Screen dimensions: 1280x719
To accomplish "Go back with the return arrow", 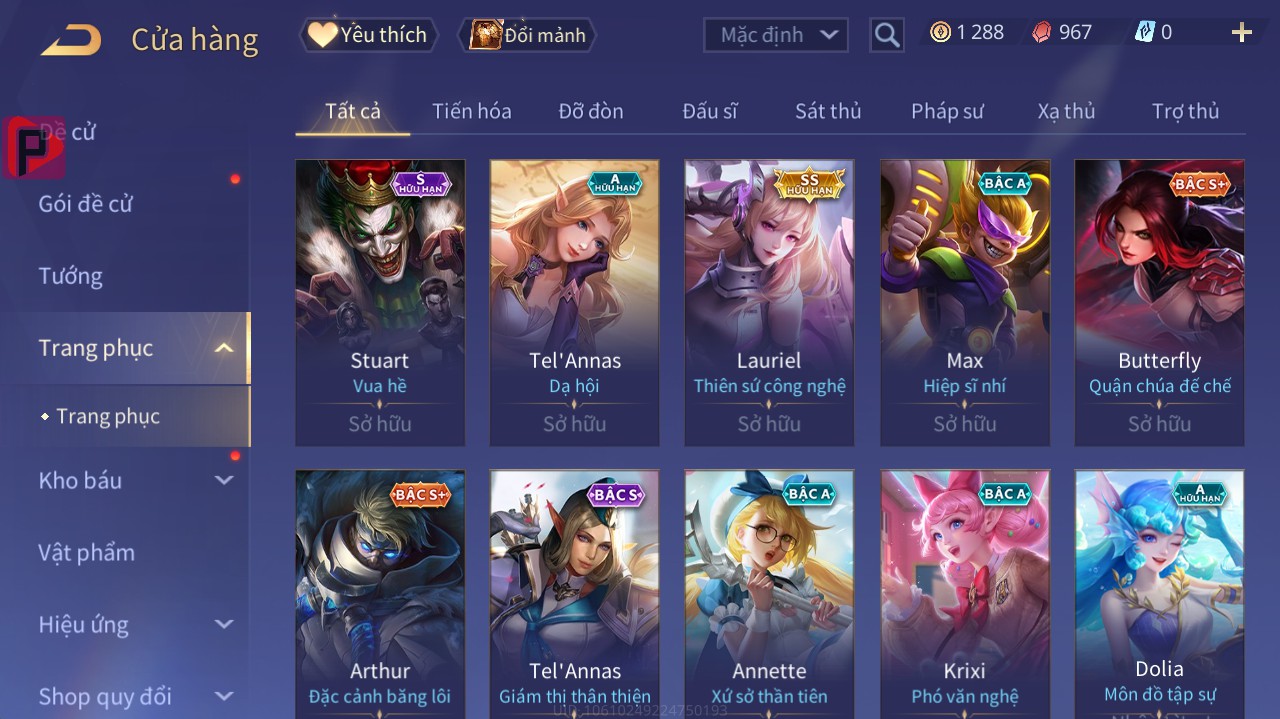I will point(71,40).
